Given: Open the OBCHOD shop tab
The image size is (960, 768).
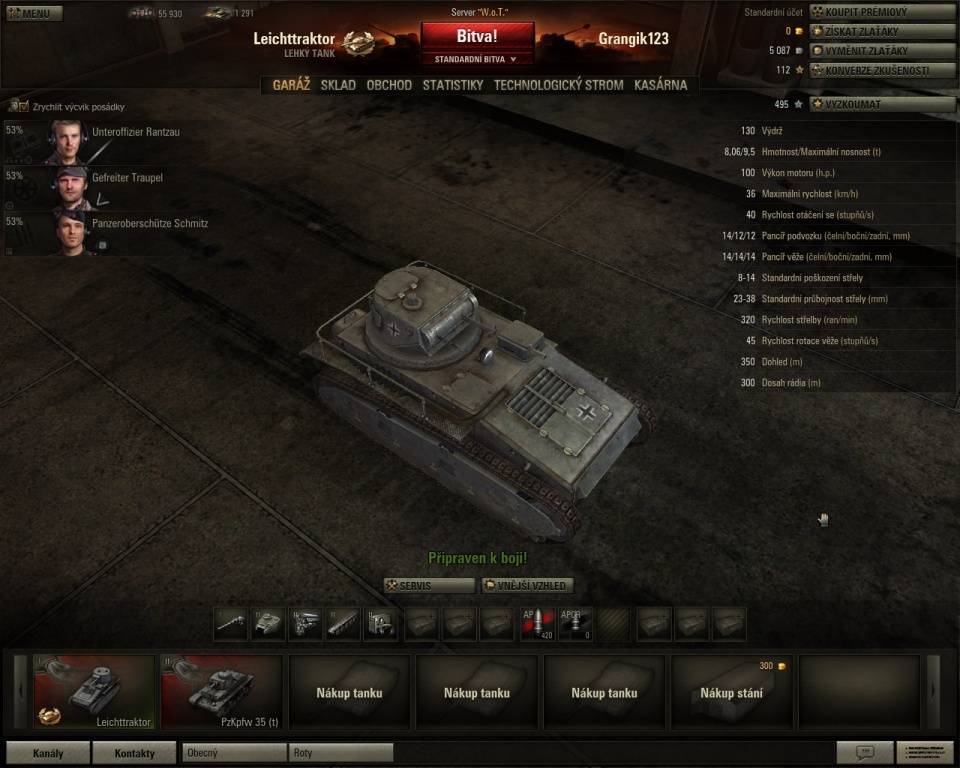Looking at the screenshot, I should pyautogui.click(x=389, y=86).
